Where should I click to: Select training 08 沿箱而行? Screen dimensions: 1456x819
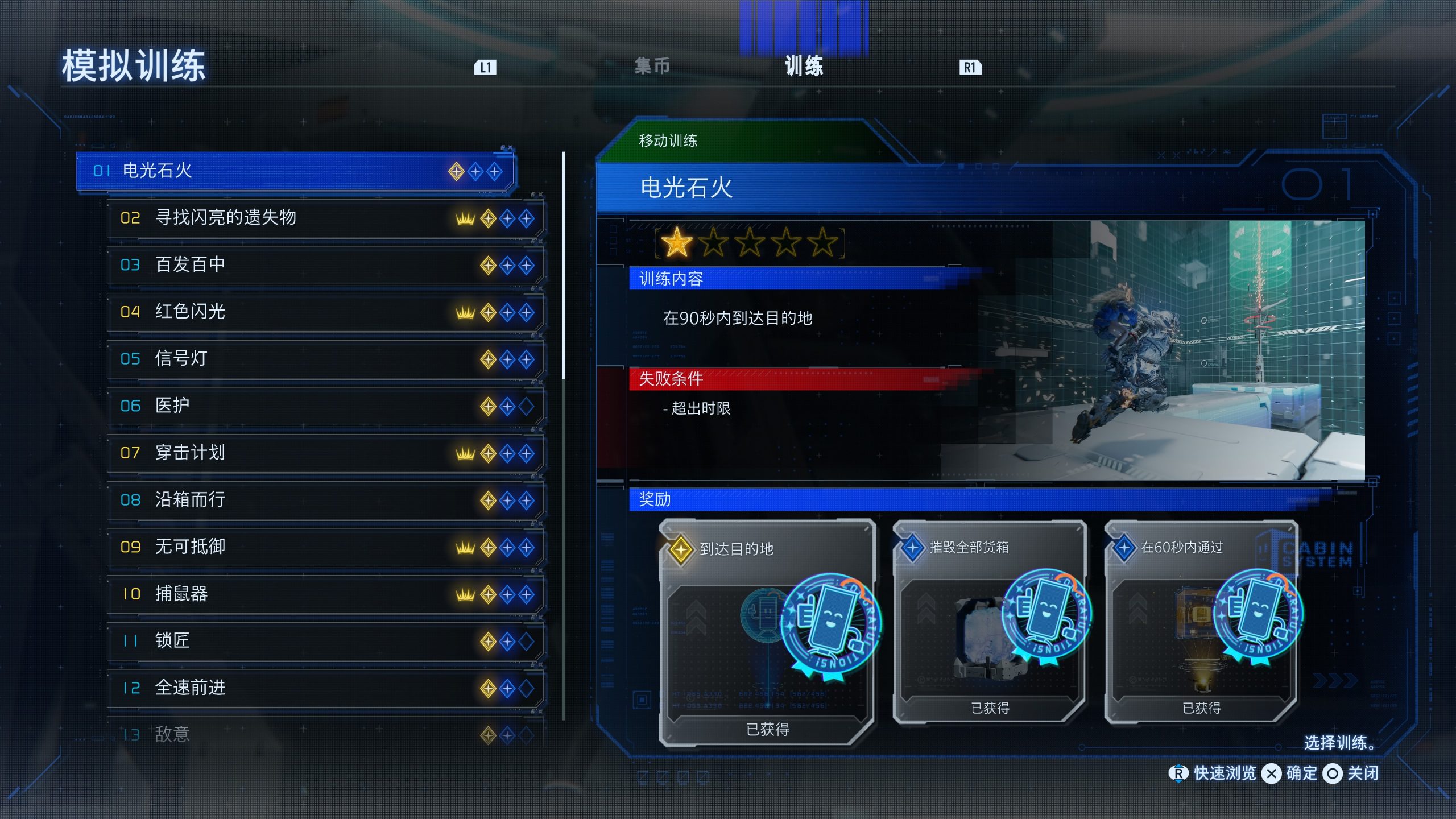pos(324,500)
